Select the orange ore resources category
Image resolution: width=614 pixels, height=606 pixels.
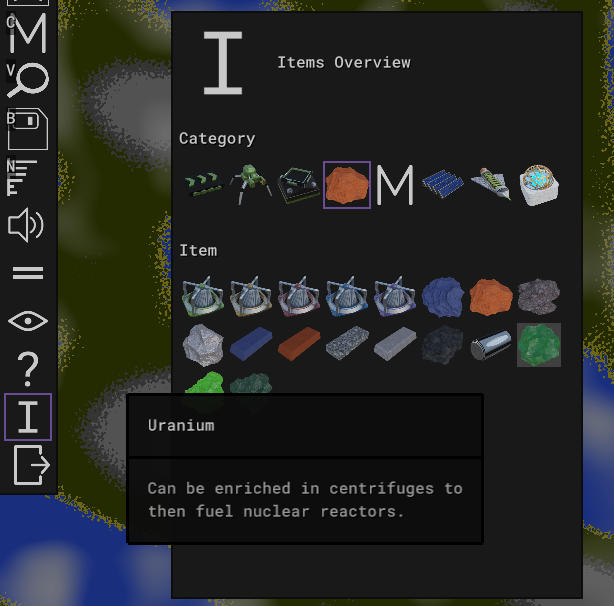click(x=347, y=185)
